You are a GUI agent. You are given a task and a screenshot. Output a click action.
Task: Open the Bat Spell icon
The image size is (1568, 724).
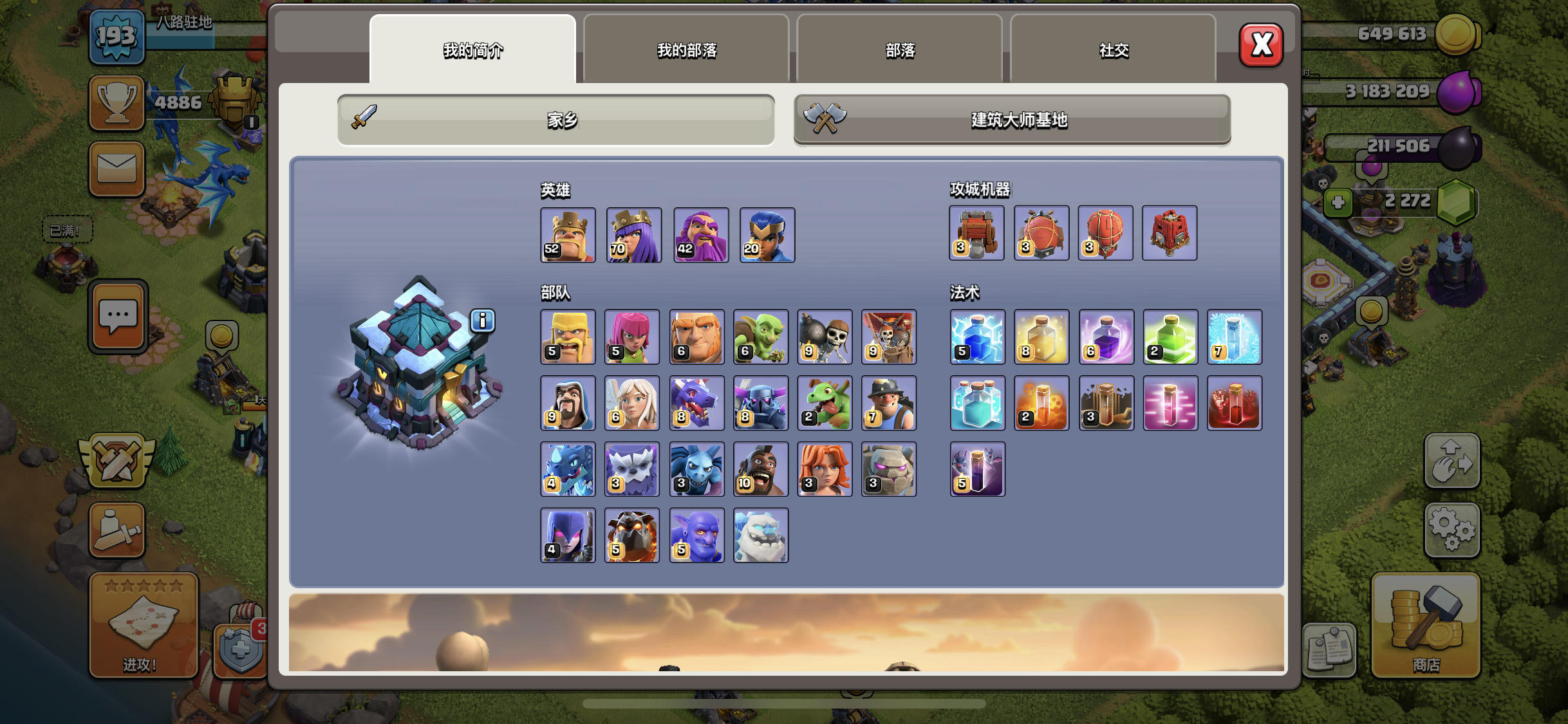[977, 470]
